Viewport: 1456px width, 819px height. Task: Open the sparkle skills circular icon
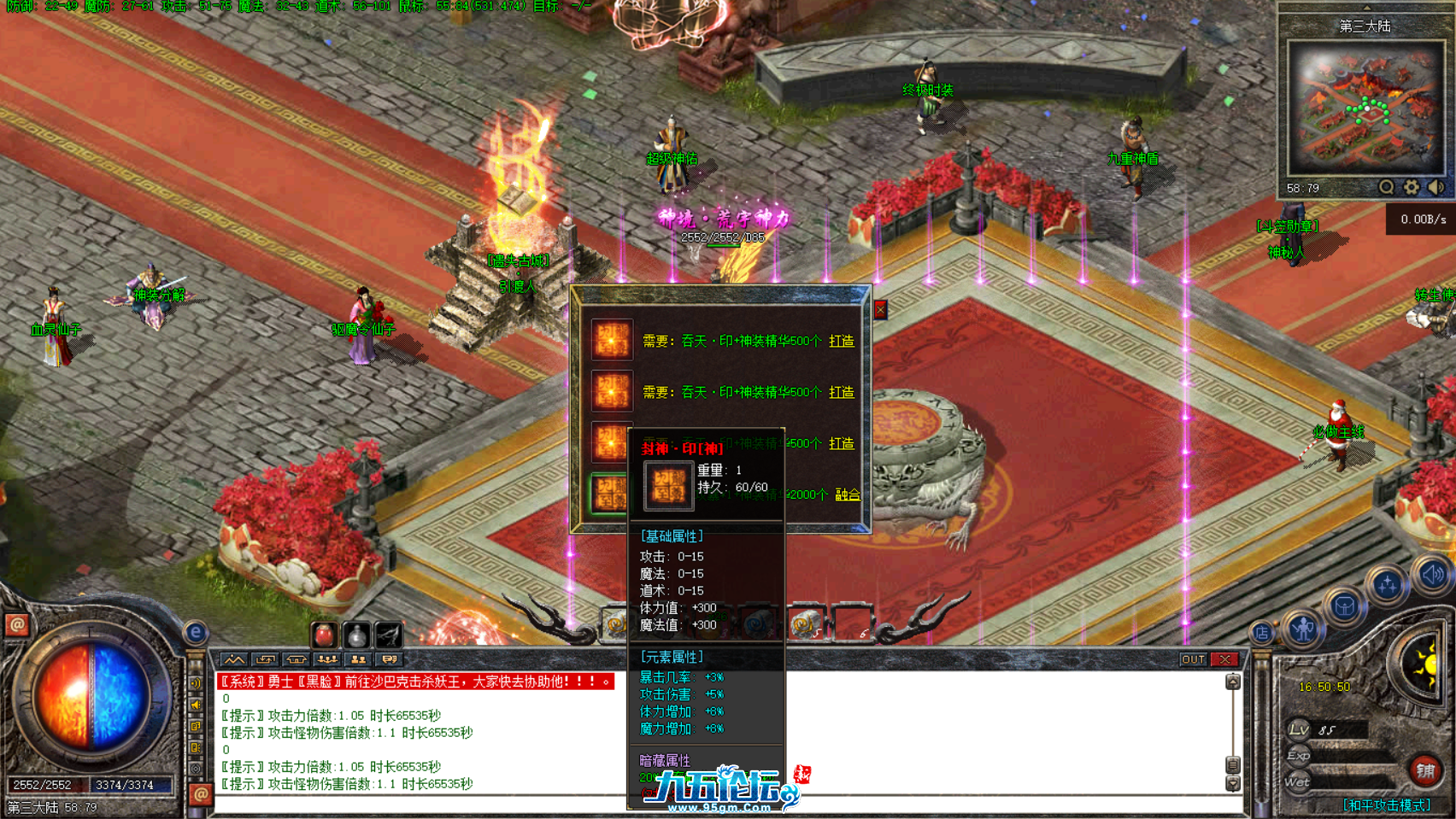click(x=1388, y=586)
